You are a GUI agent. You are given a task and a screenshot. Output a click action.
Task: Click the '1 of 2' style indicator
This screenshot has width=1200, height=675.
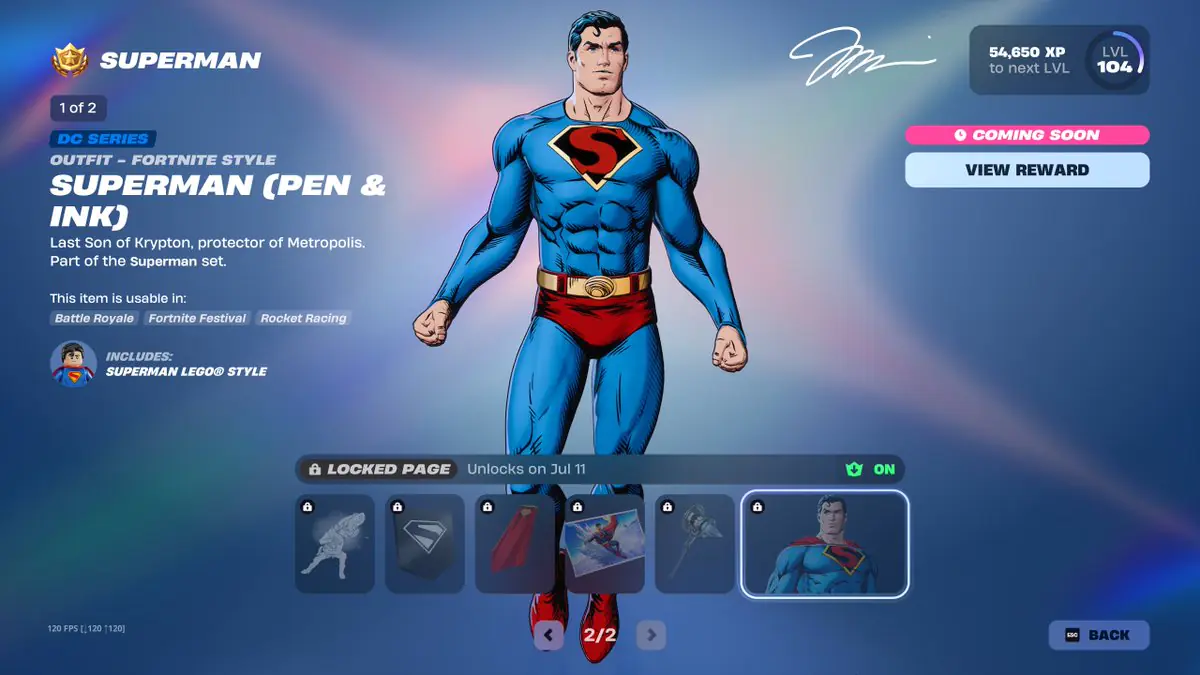tap(78, 108)
